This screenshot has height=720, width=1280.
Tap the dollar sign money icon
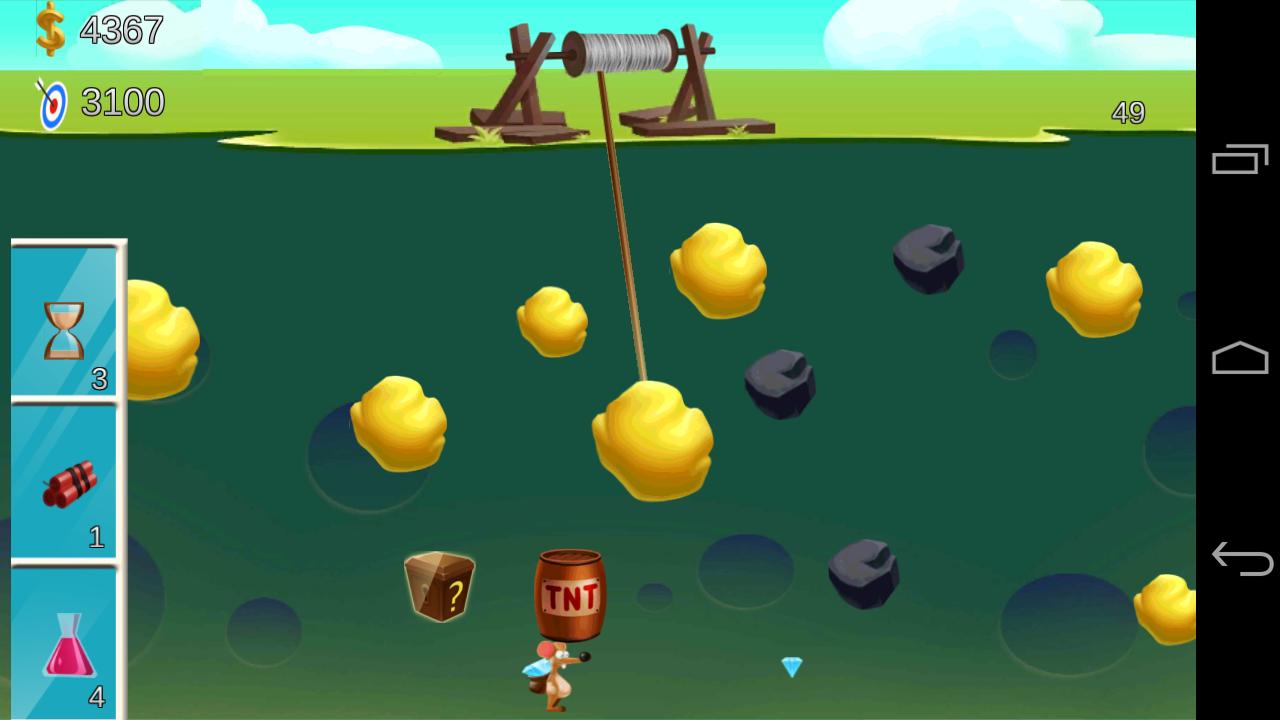point(48,30)
